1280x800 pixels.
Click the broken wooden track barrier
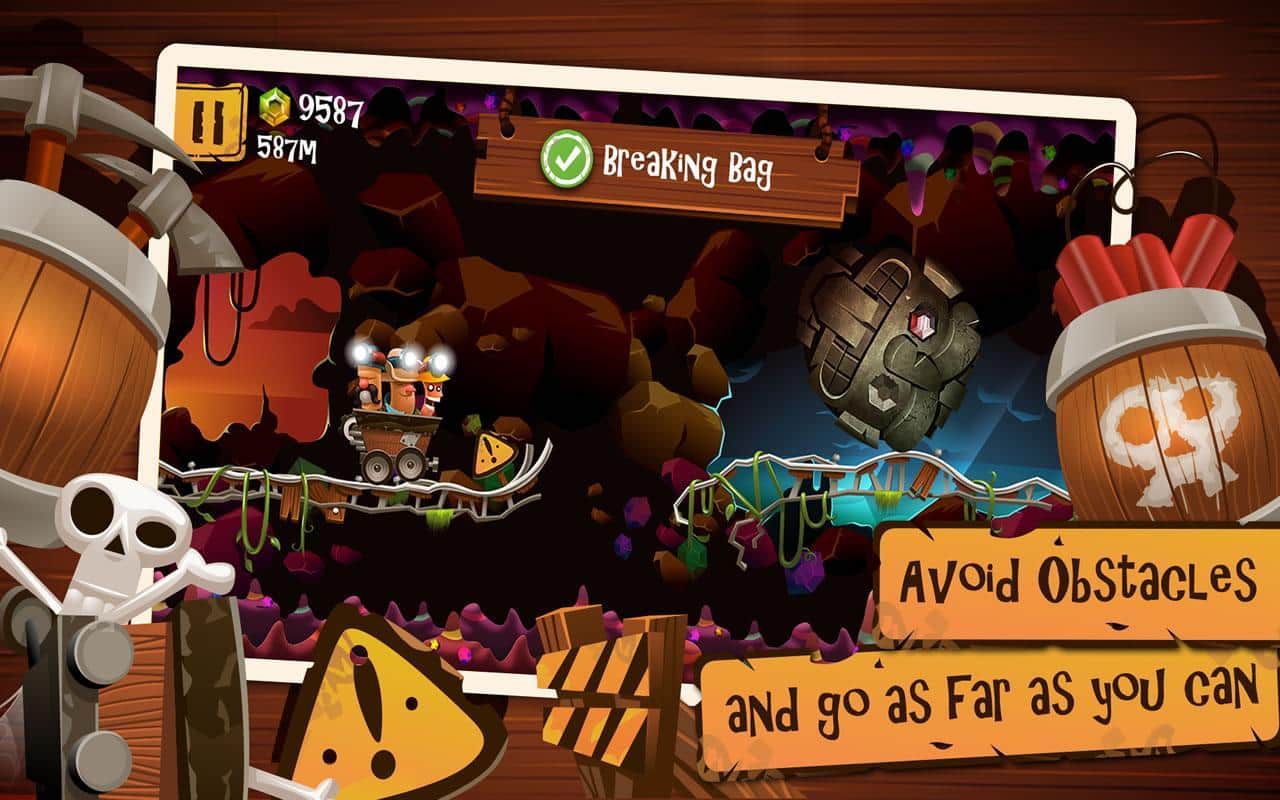click(600, 690)
